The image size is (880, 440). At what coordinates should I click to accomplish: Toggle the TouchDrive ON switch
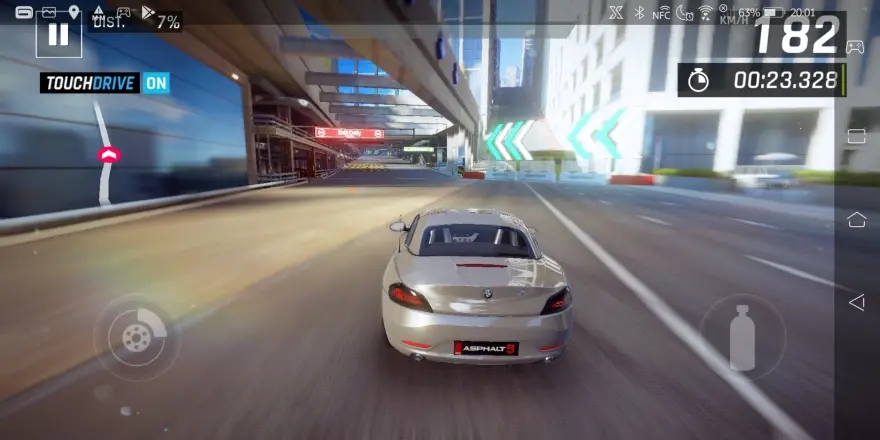[x=156, y=83]
